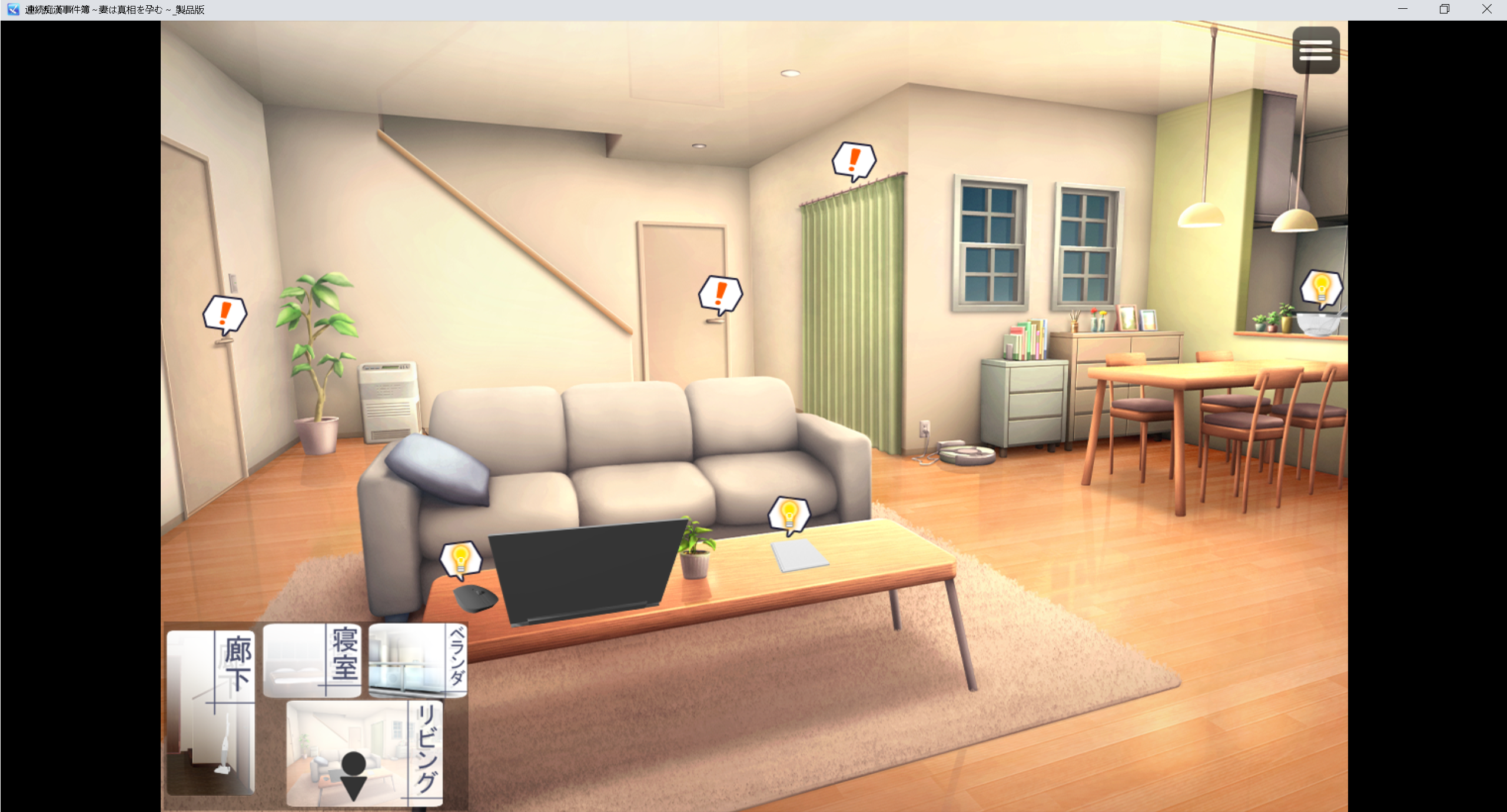The height and width of the screenshot is (812, 1507).
Task: Go to the 廊下 hallway room tile
Action: tap(211, 712)
